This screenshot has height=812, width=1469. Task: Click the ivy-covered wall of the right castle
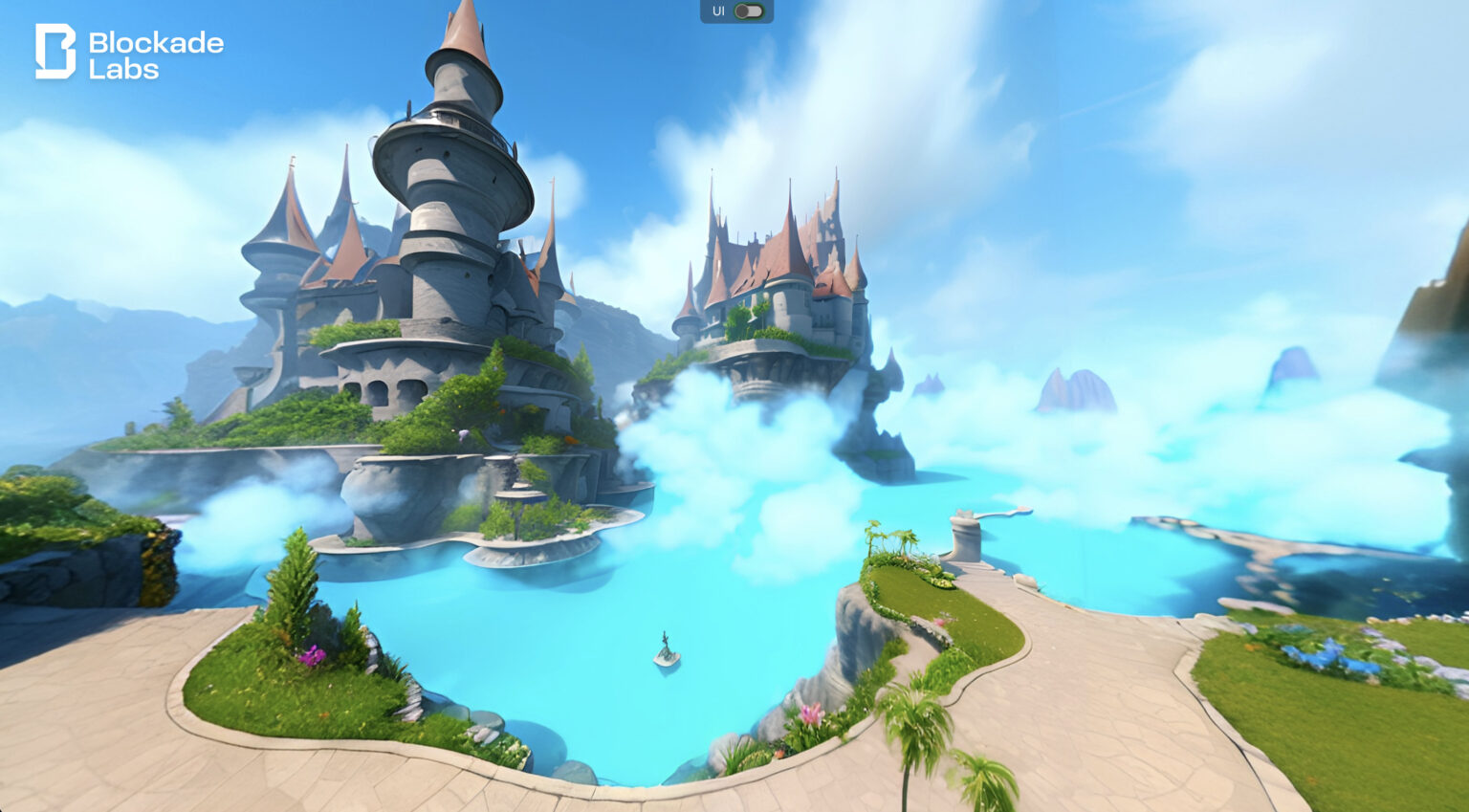751,316
